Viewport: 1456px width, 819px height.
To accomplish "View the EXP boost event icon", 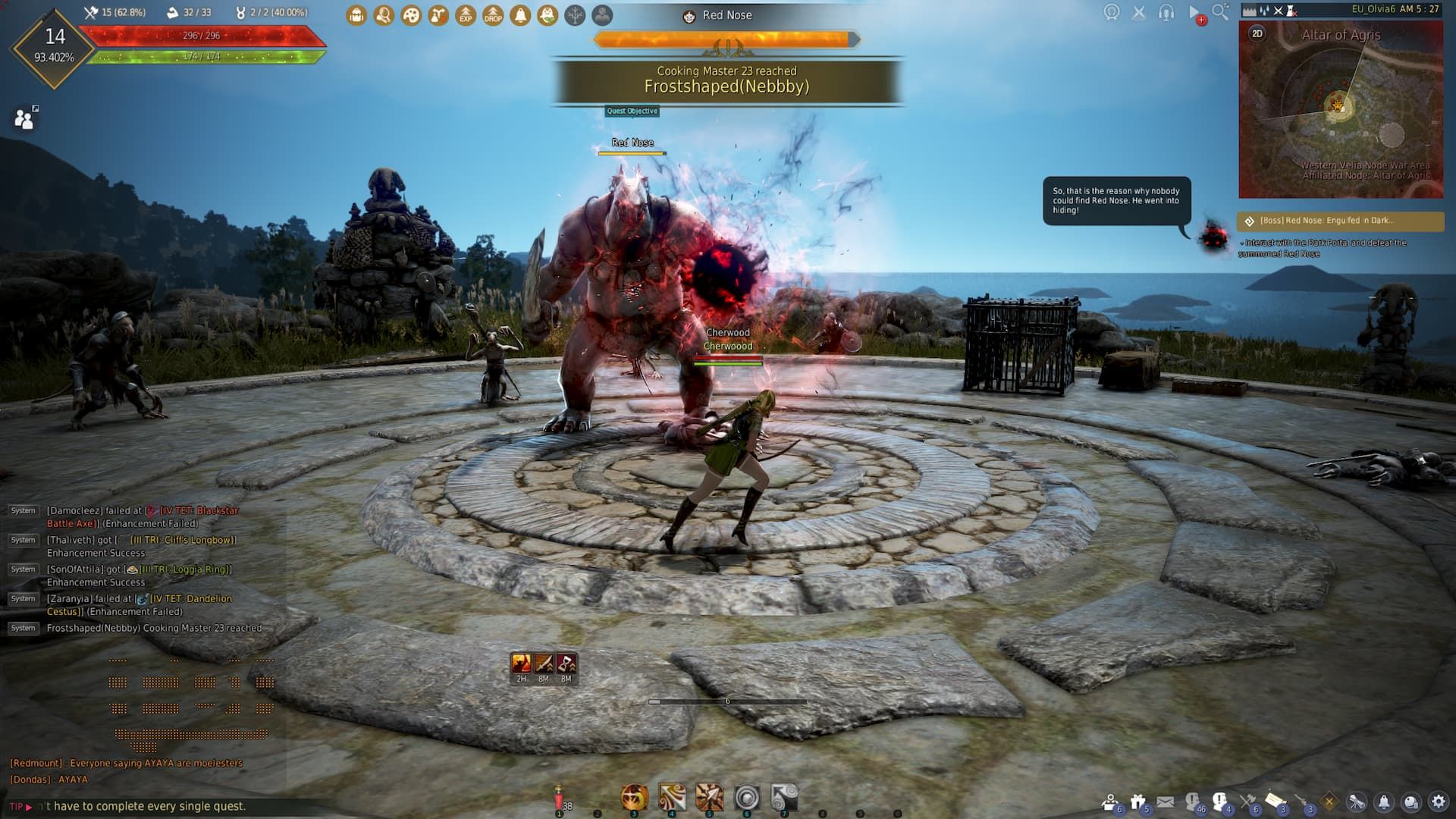I will 465,14.
